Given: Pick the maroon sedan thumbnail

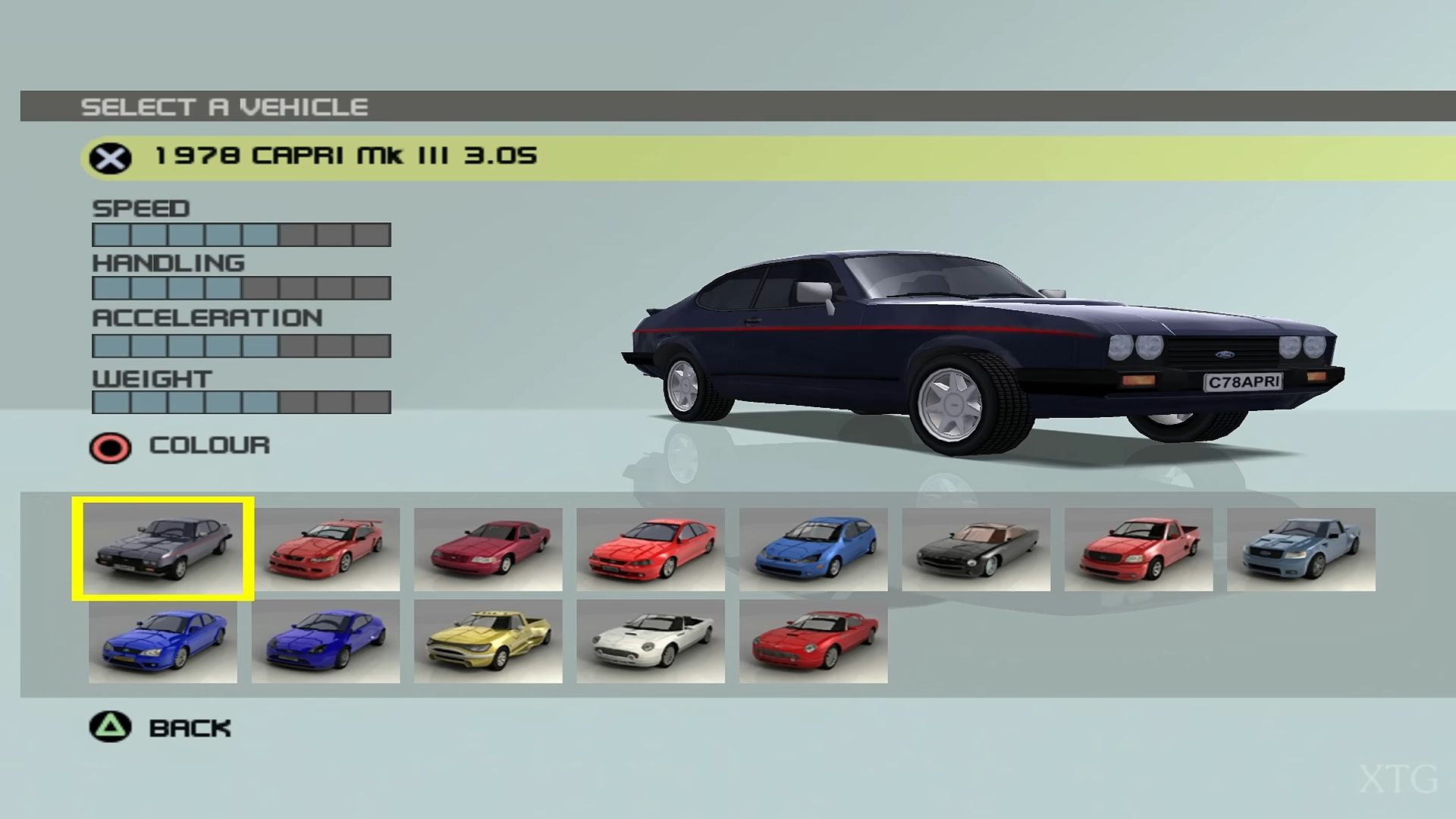Looking at the screenshot, I should pyautogui.click(x=488, y=549).
